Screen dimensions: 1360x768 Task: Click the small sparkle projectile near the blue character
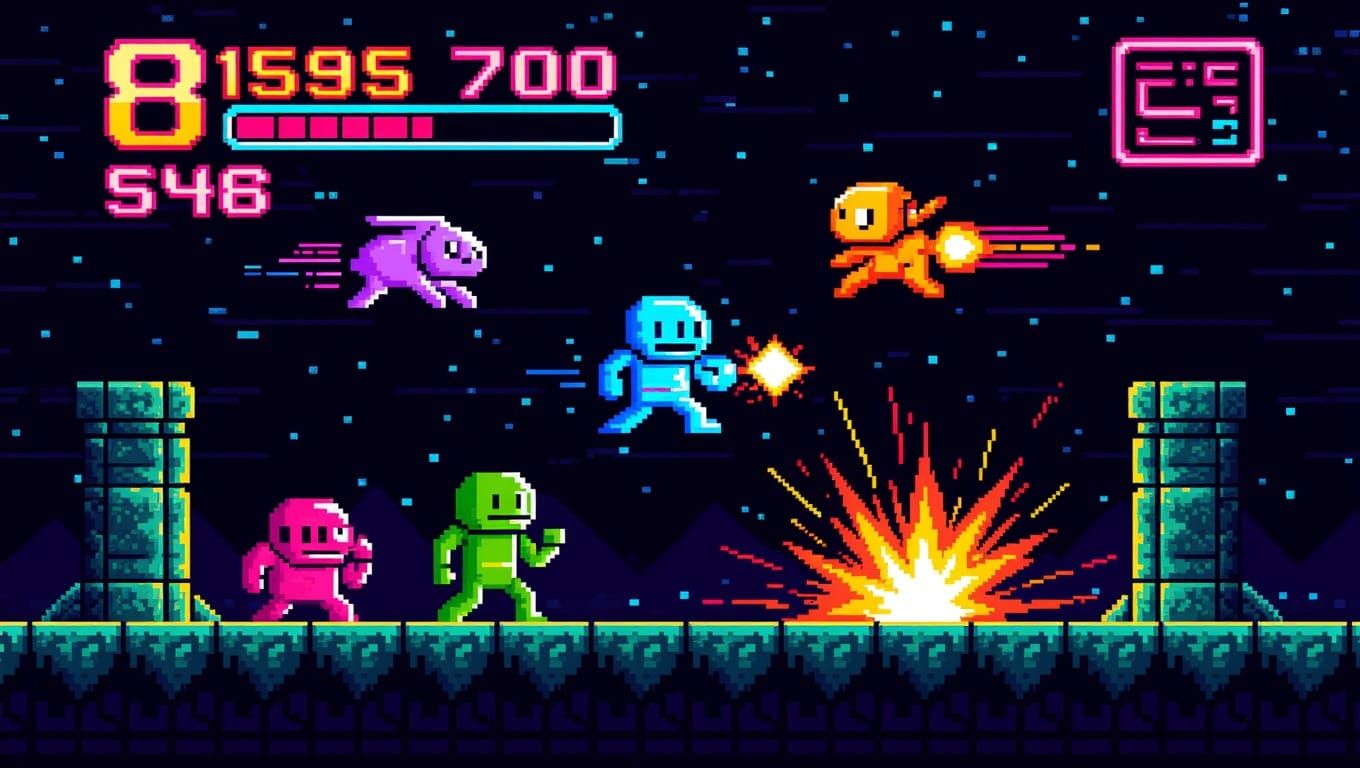pos(775,365)
